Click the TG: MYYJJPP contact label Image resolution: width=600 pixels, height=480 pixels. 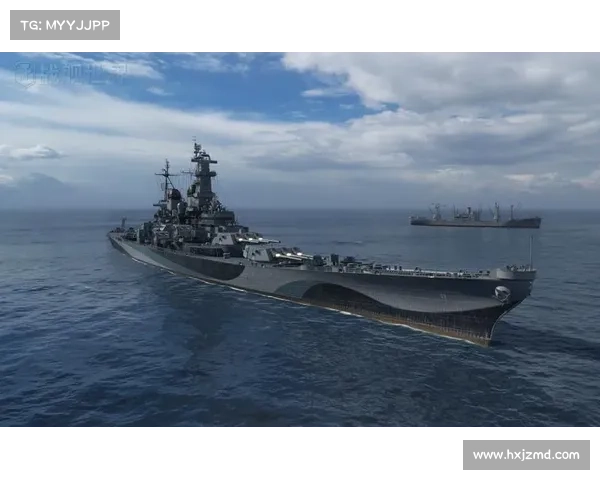click(64, 24)
